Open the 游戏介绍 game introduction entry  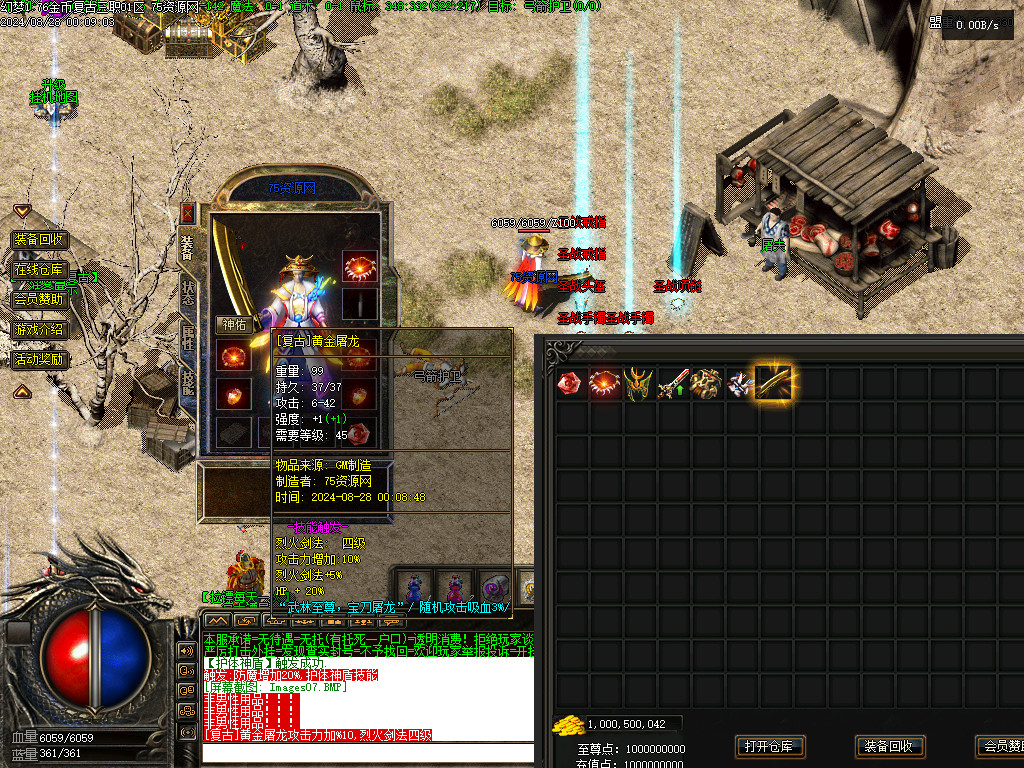[40, 329]
